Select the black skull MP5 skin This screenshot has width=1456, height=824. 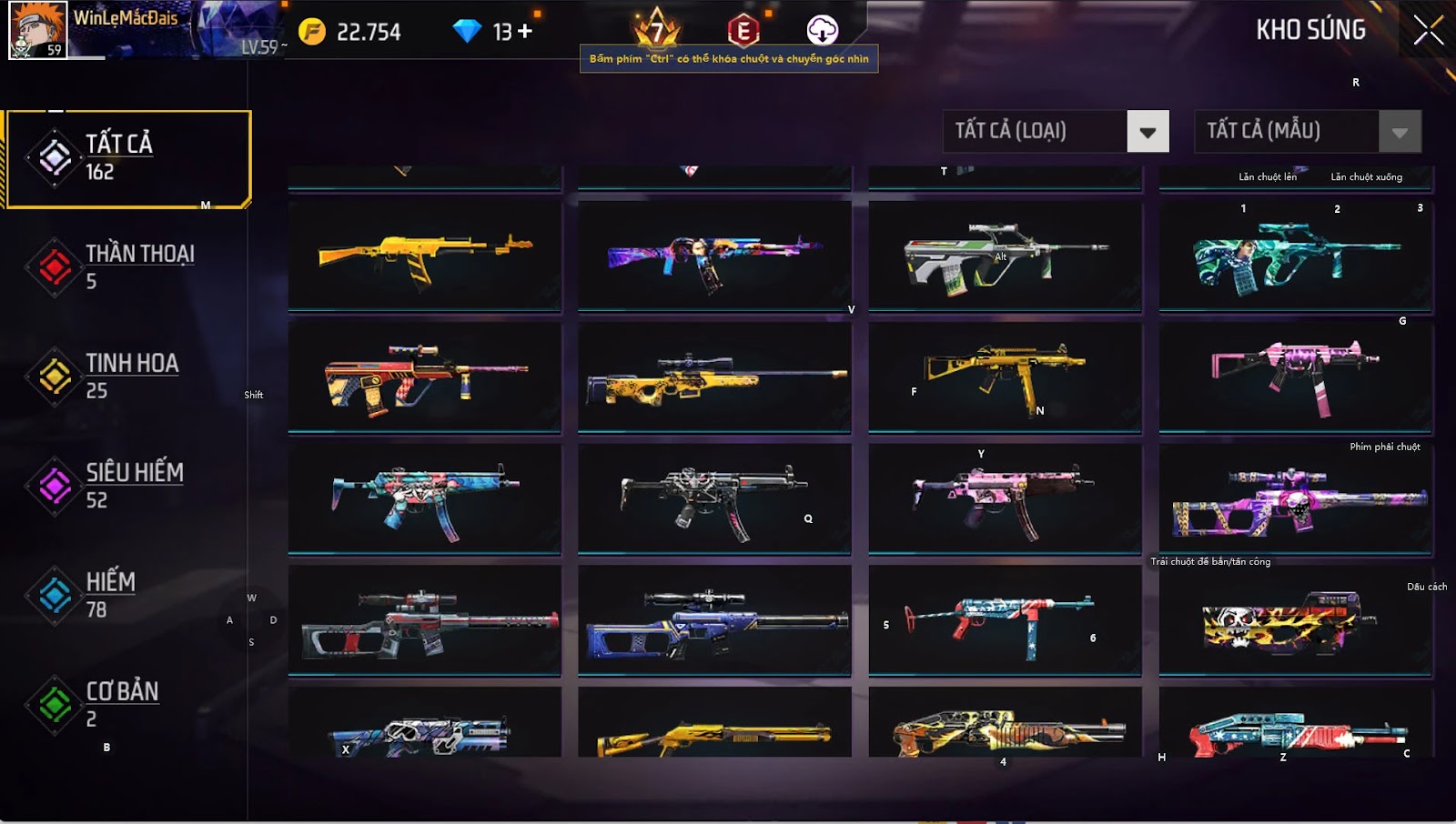(x=714, y=498)
